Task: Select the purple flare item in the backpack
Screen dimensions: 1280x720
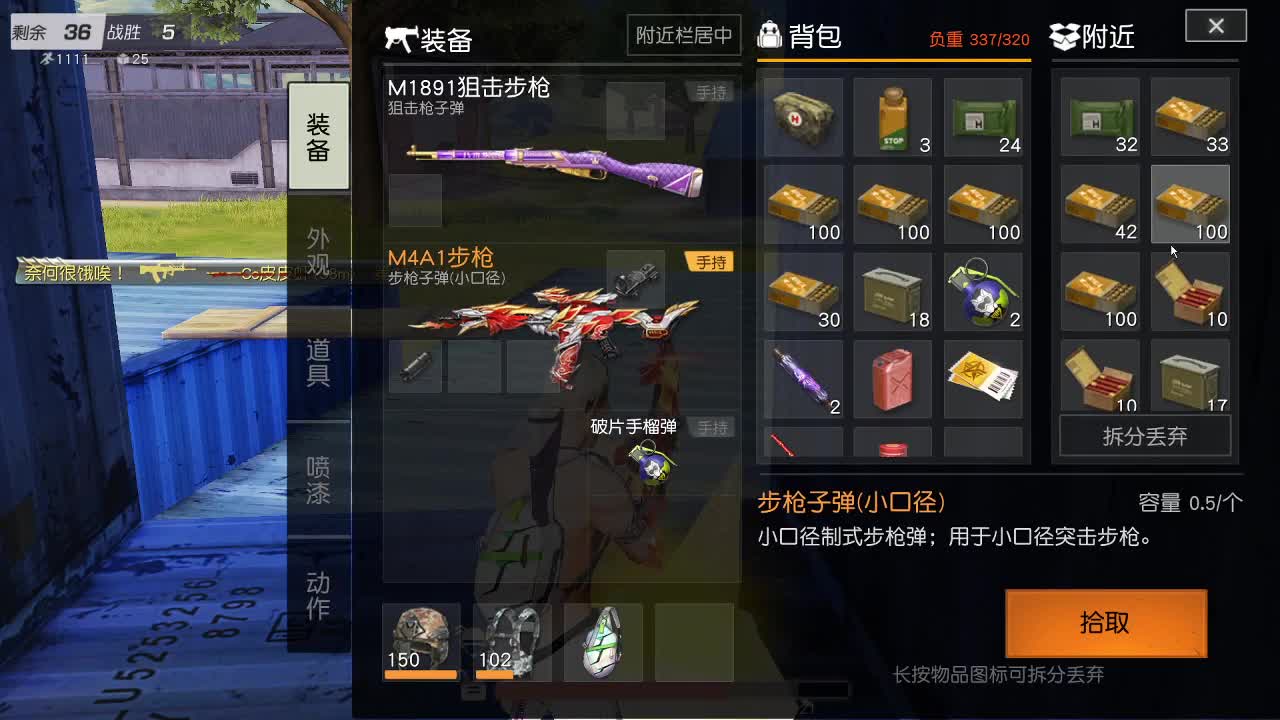Action: (x=803, y=379)
